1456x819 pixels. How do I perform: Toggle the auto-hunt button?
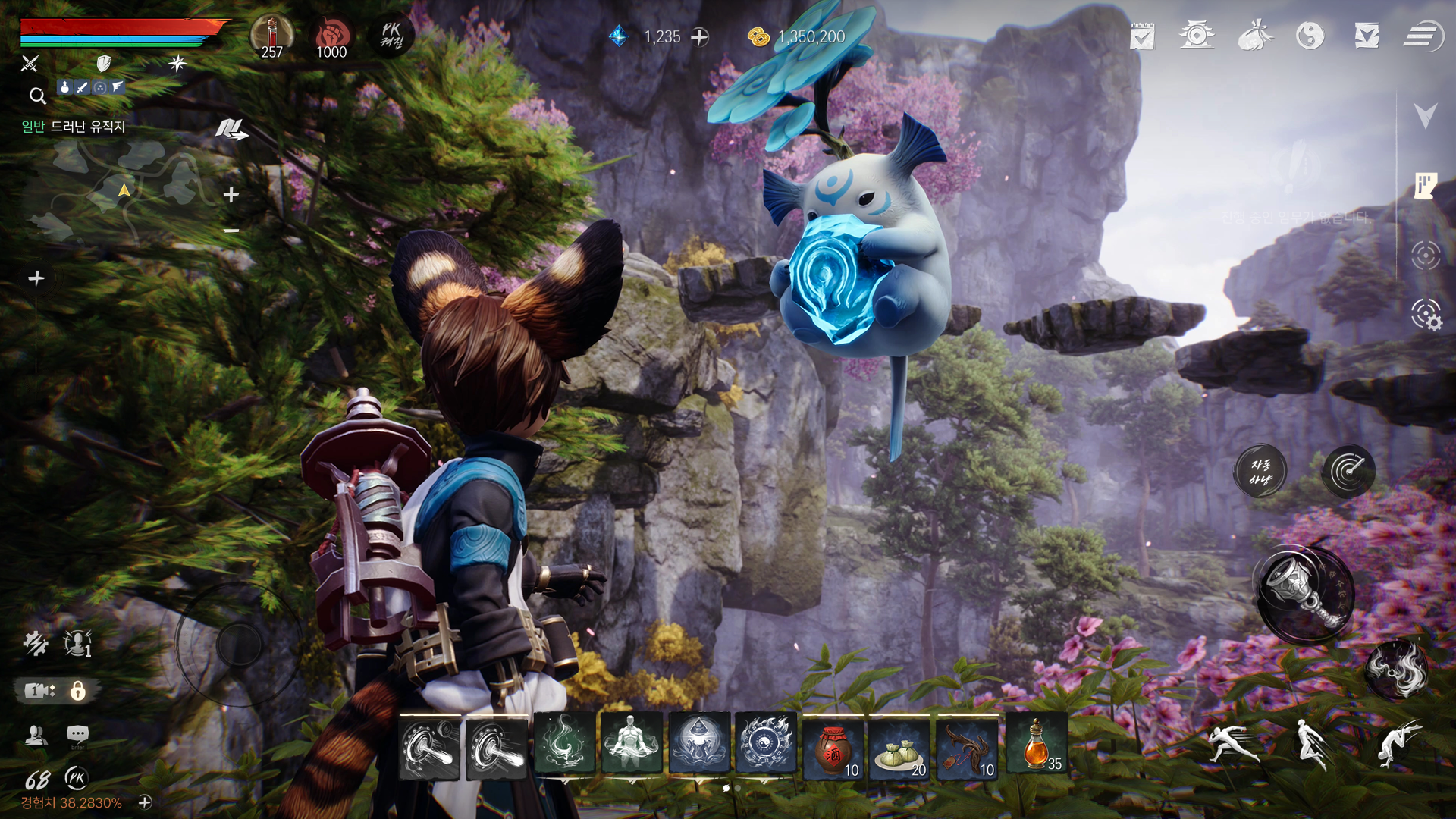(1260, 471)
